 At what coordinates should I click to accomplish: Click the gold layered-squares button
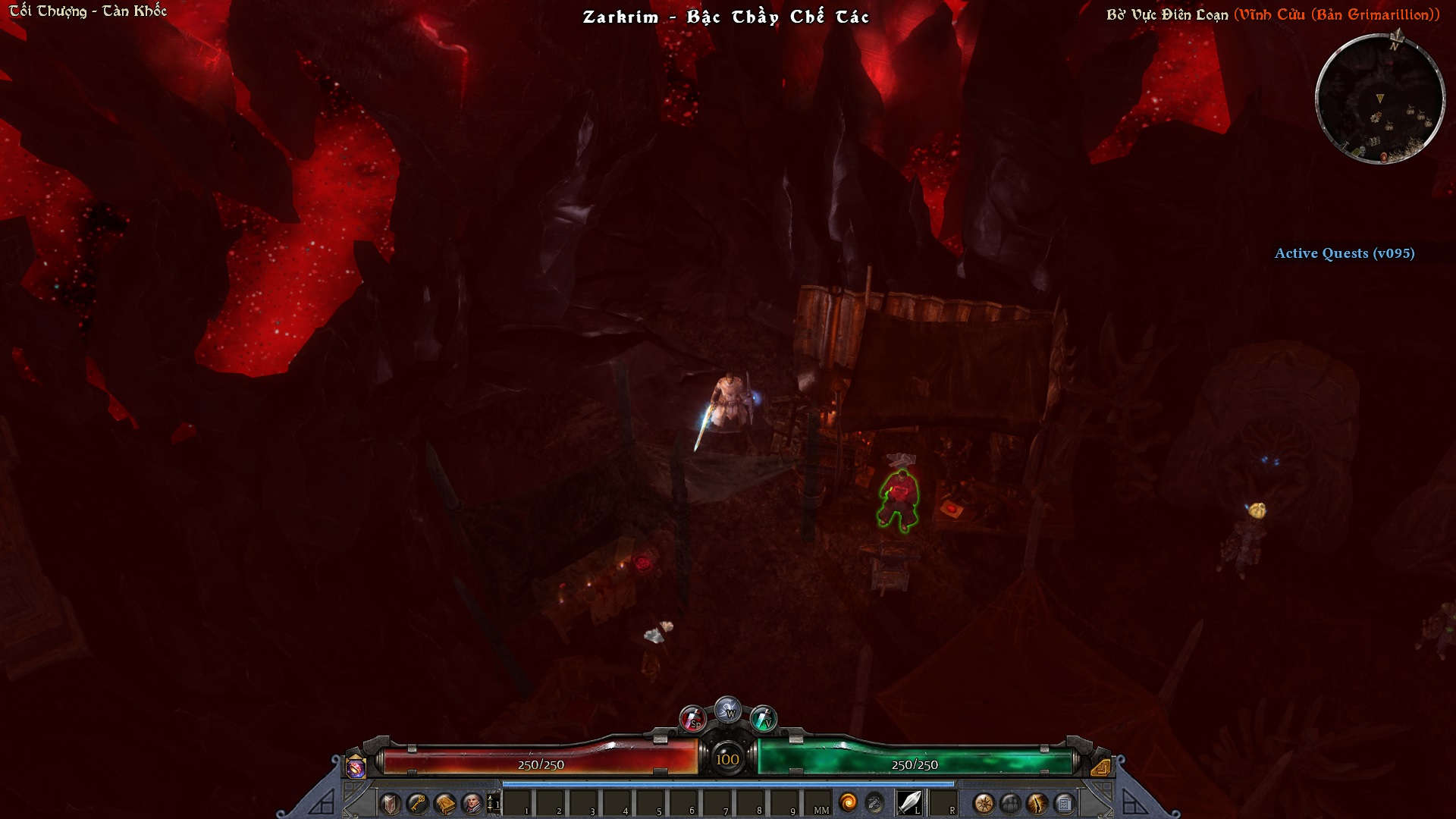tap(1100, 767)
